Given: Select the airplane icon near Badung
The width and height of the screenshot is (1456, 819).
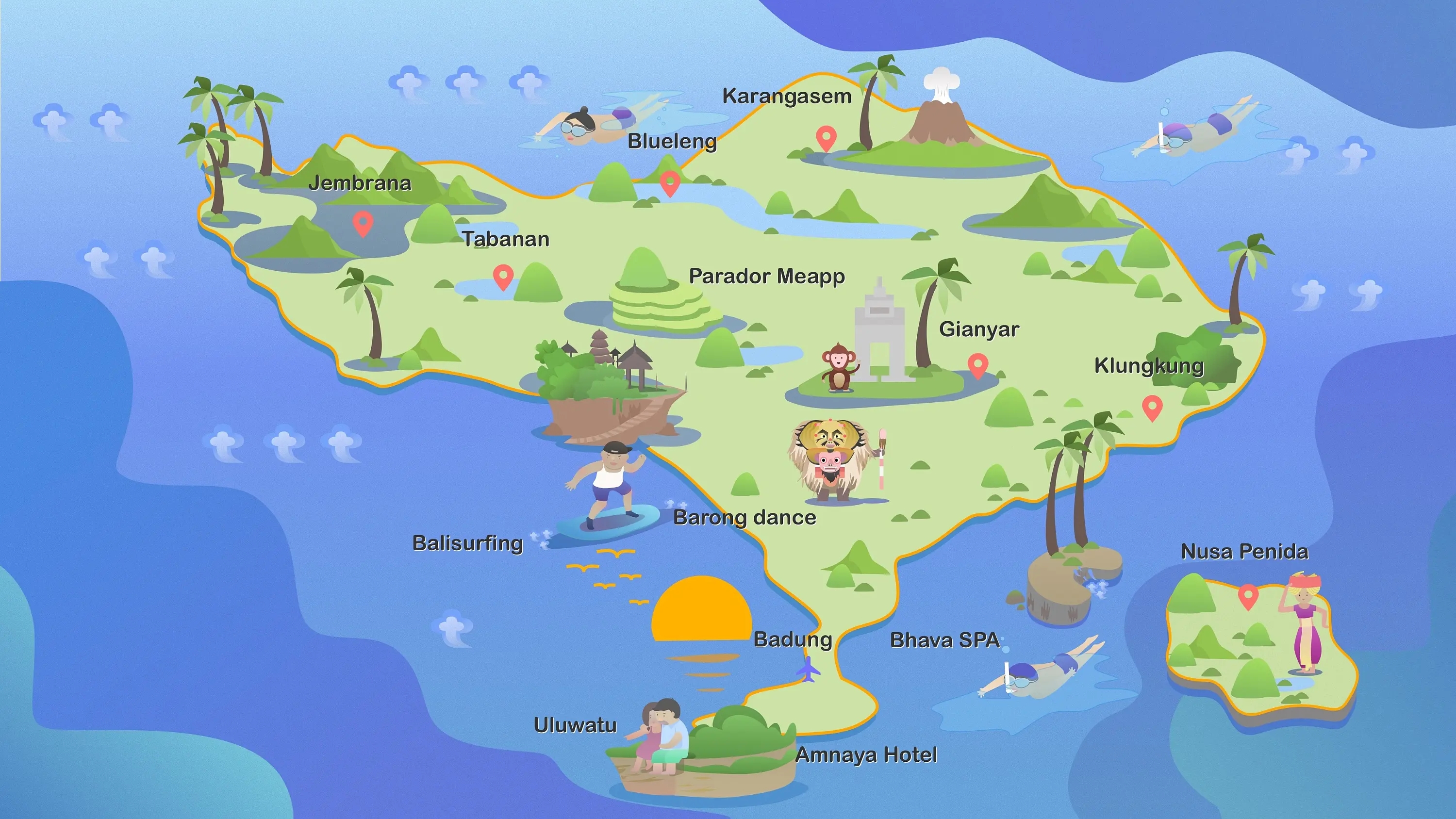Looking at the screenshot, I should [x=809, y=669].
